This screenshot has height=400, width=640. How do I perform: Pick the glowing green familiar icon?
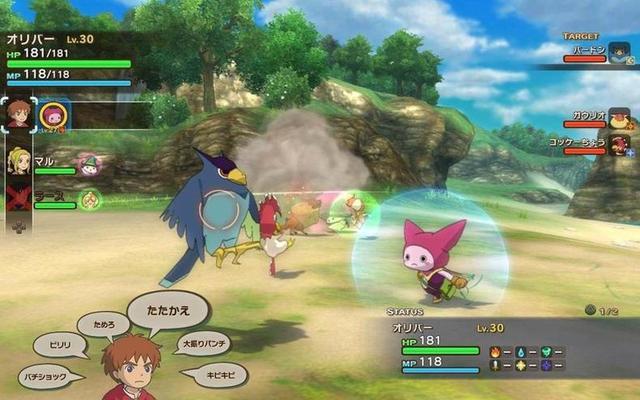click(x=90, y=198)
